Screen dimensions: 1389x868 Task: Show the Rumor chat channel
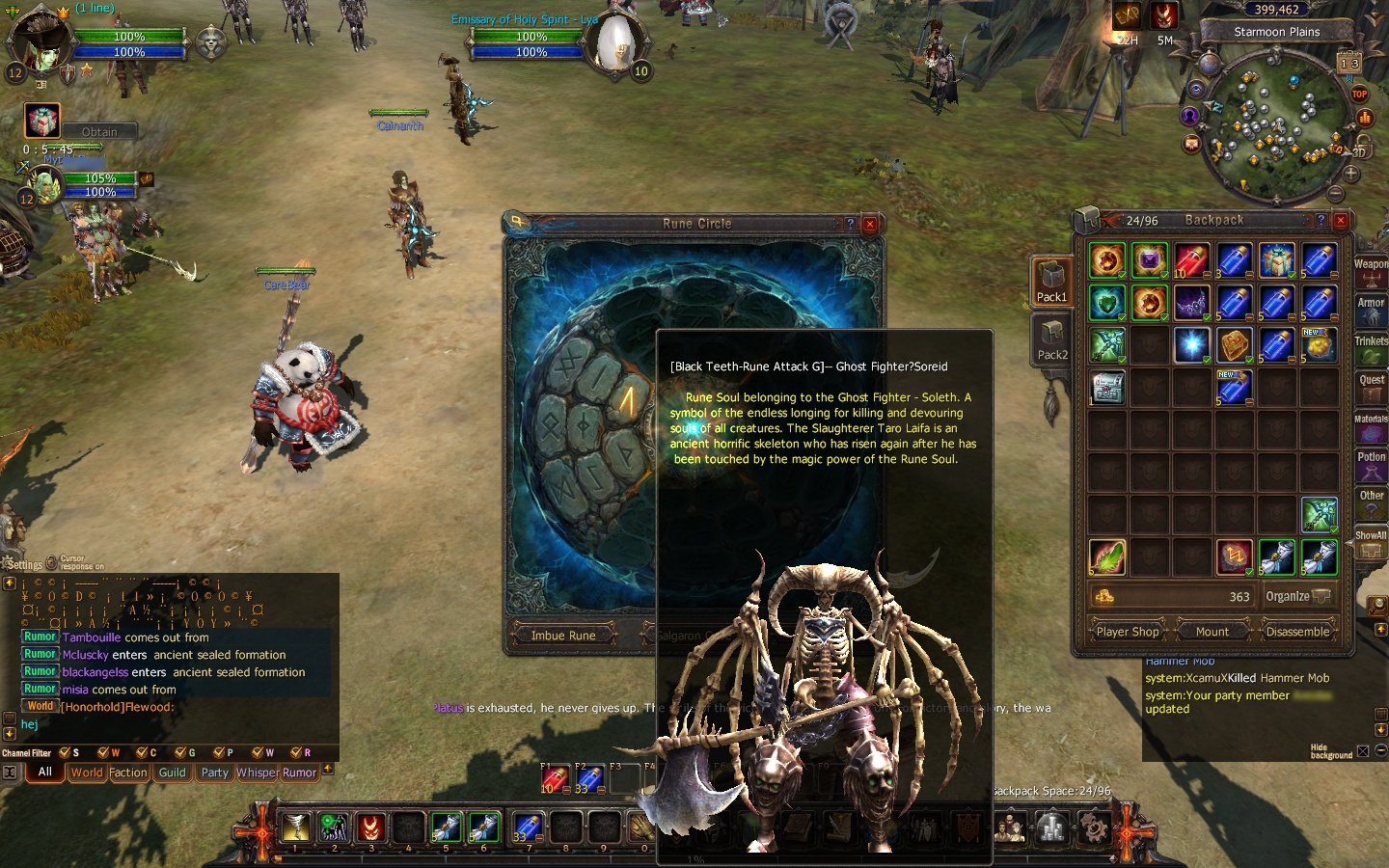click(x=299, y=773)
